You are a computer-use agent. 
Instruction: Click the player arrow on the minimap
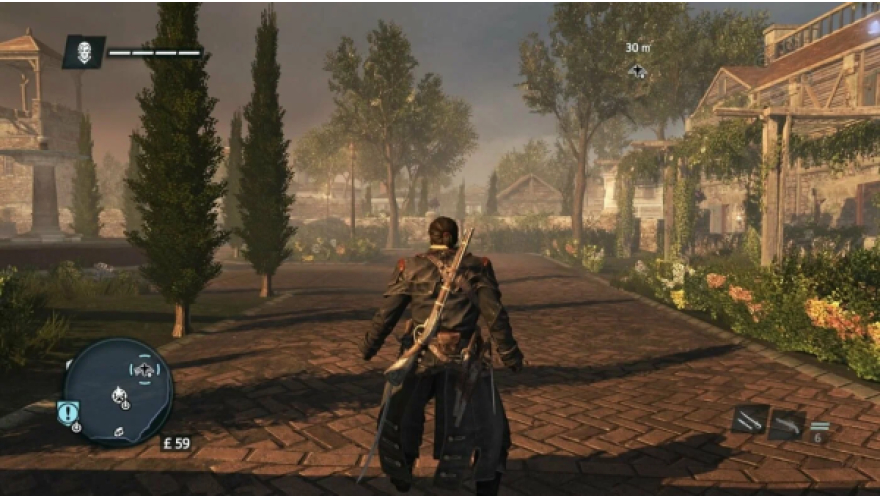click(120, 396)
